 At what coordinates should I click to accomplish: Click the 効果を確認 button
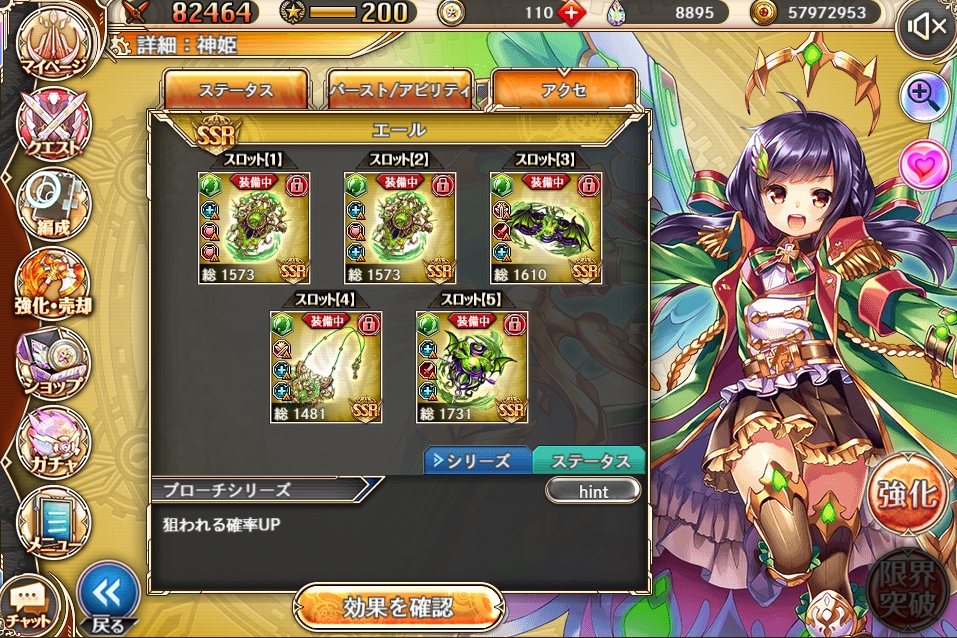tap(398, 607)
